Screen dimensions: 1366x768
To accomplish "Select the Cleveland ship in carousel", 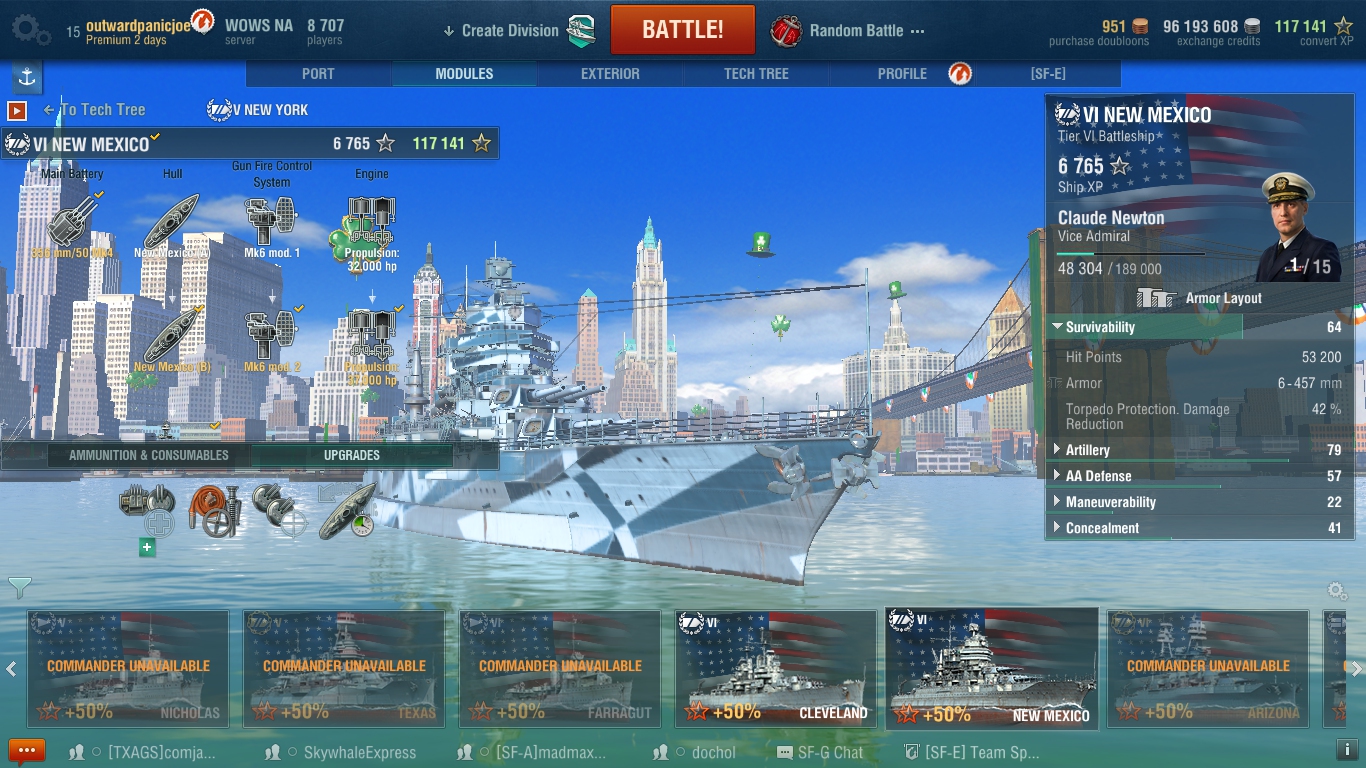I will coord(776,668).
